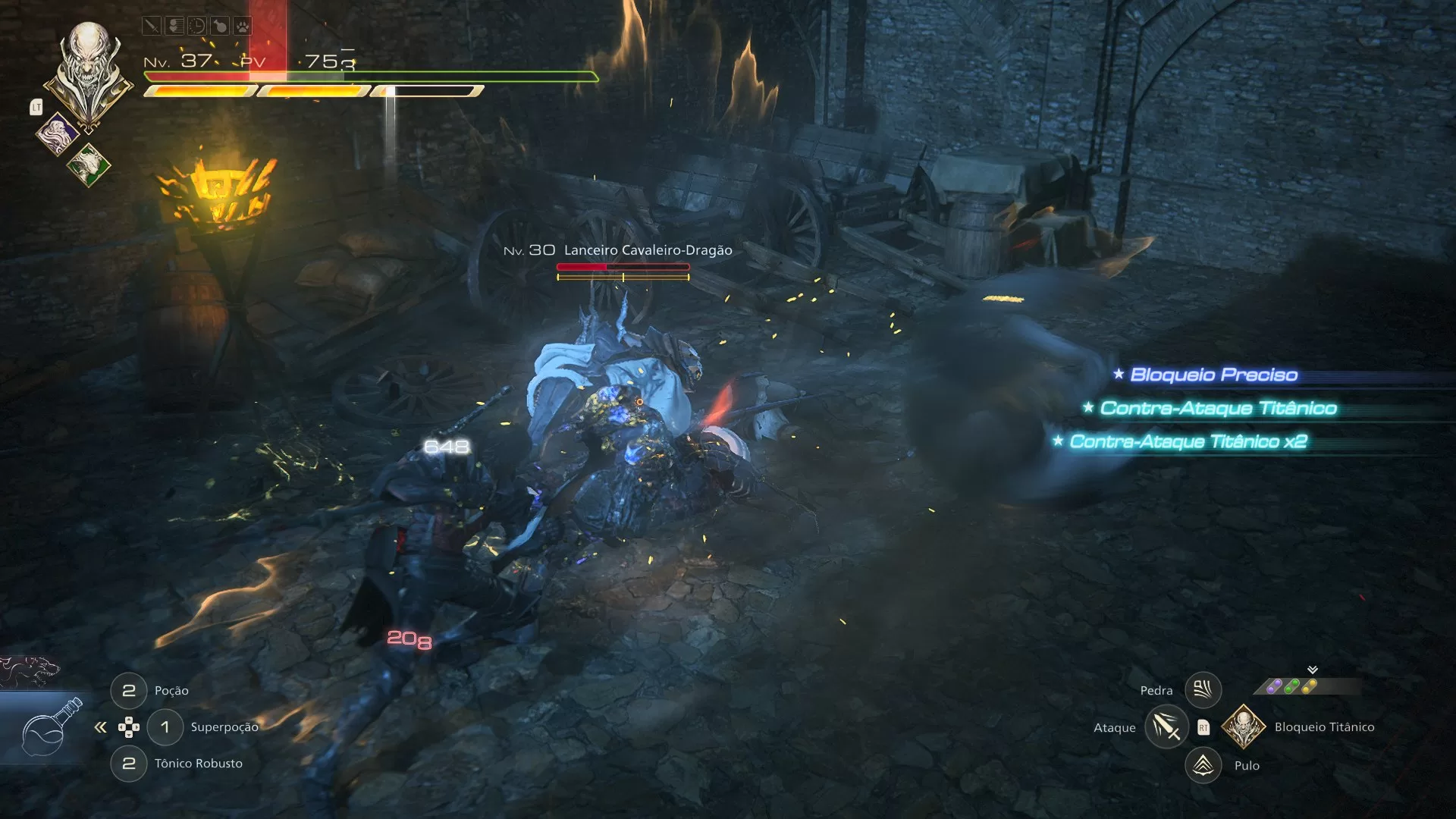Cast the Pedra magic ability

[x=1203, y=690]
